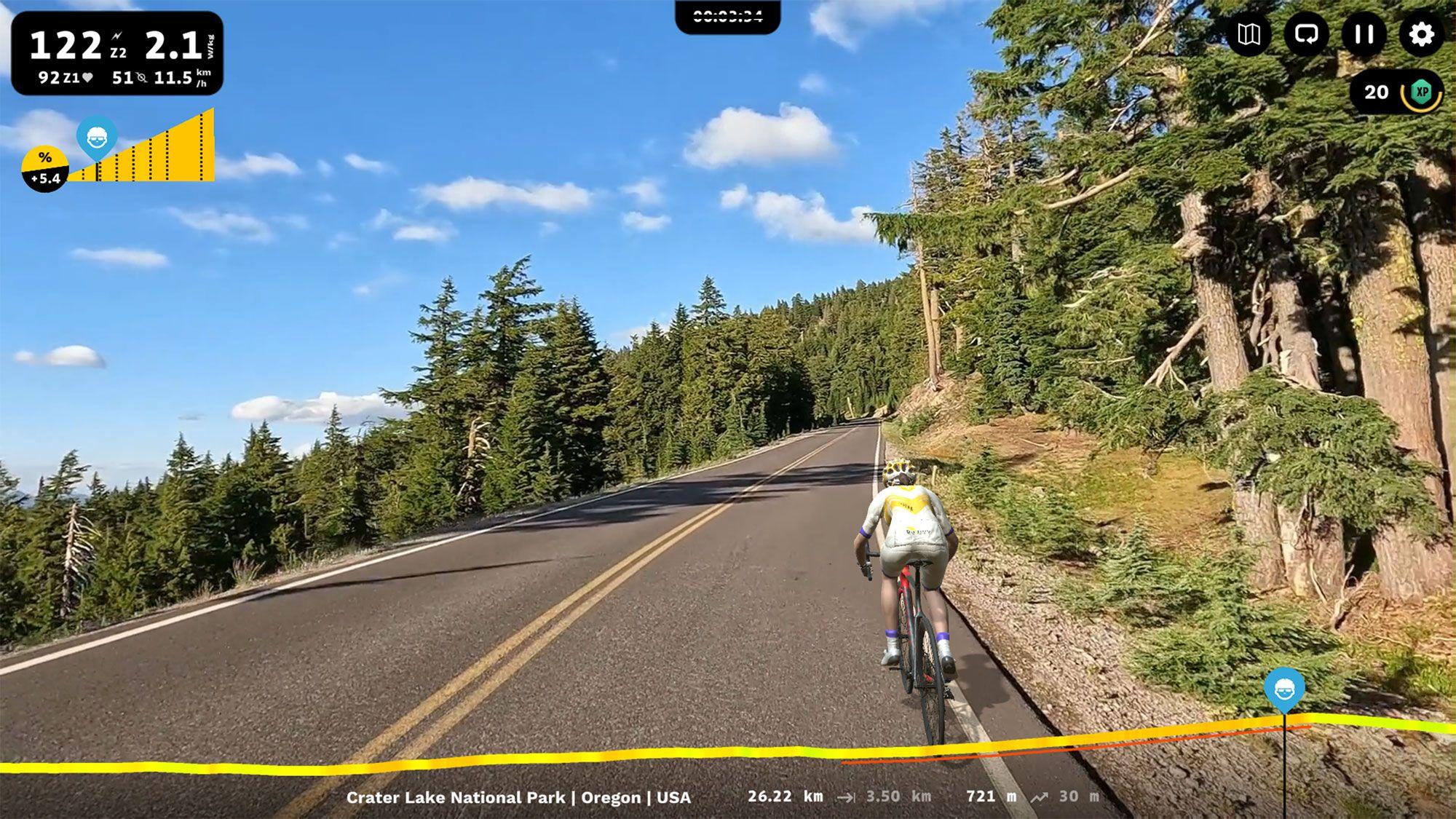Open the route map view

[1249, 34]
